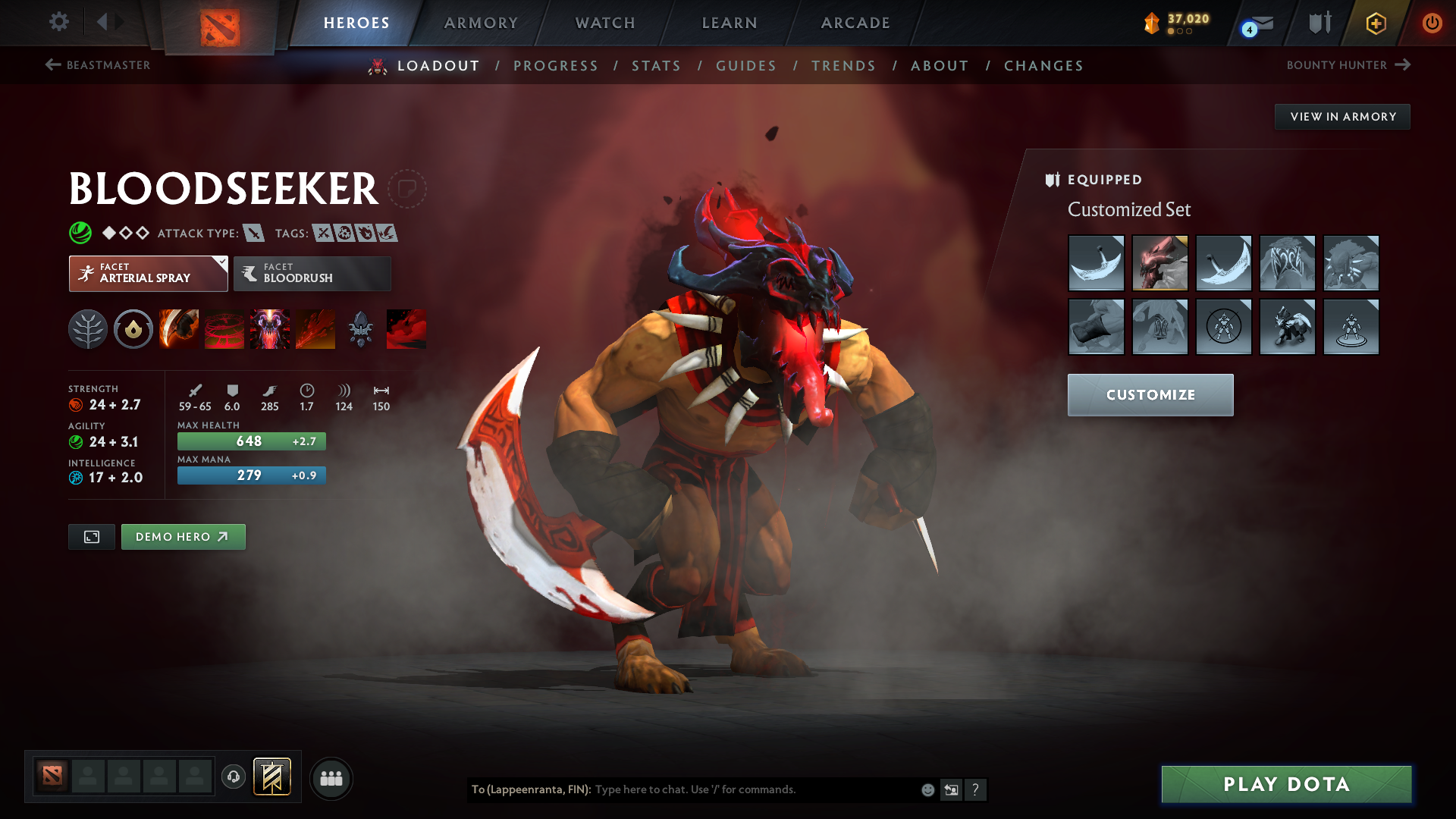1456x819 pixels.
Task: View the Blood Rite ability icon
Action: coord(224,328)
